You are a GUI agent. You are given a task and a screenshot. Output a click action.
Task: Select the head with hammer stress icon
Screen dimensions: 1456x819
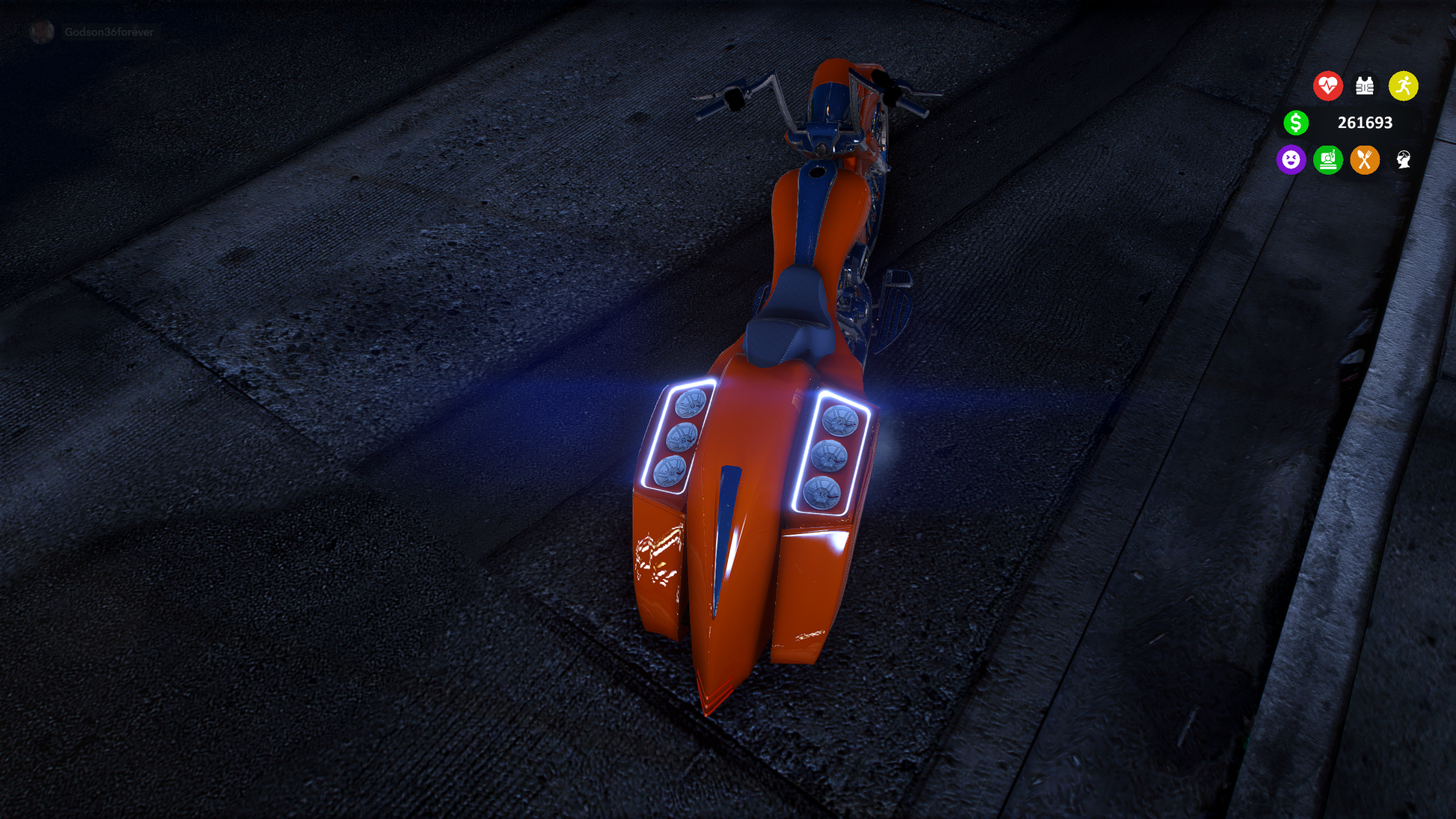coord(1403,159)
